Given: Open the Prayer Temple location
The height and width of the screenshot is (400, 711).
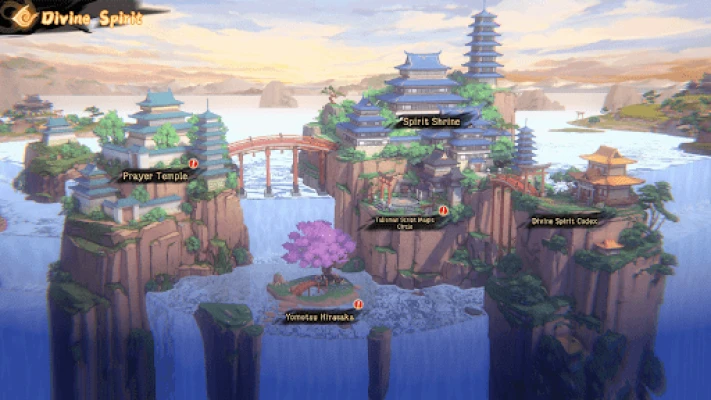Looking at the screenshot, I should [x=155, y=176].
